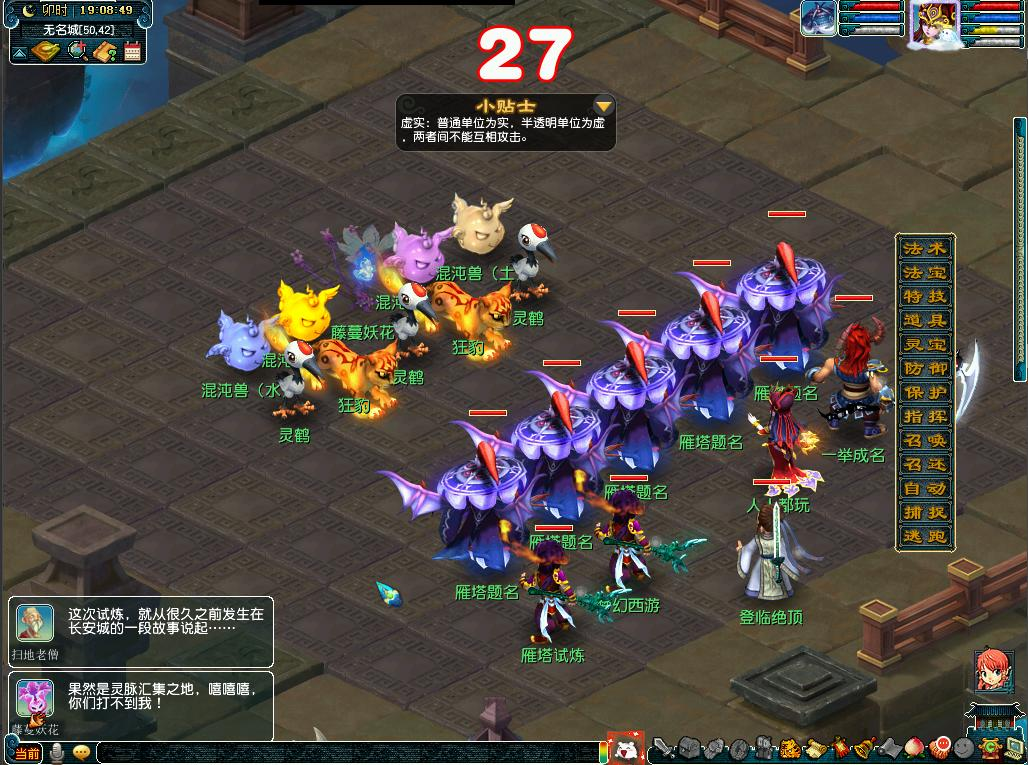Select the player character portrait with golden helmet
The width and height of the screenshot is (1028, 765).
pos(933,22)
